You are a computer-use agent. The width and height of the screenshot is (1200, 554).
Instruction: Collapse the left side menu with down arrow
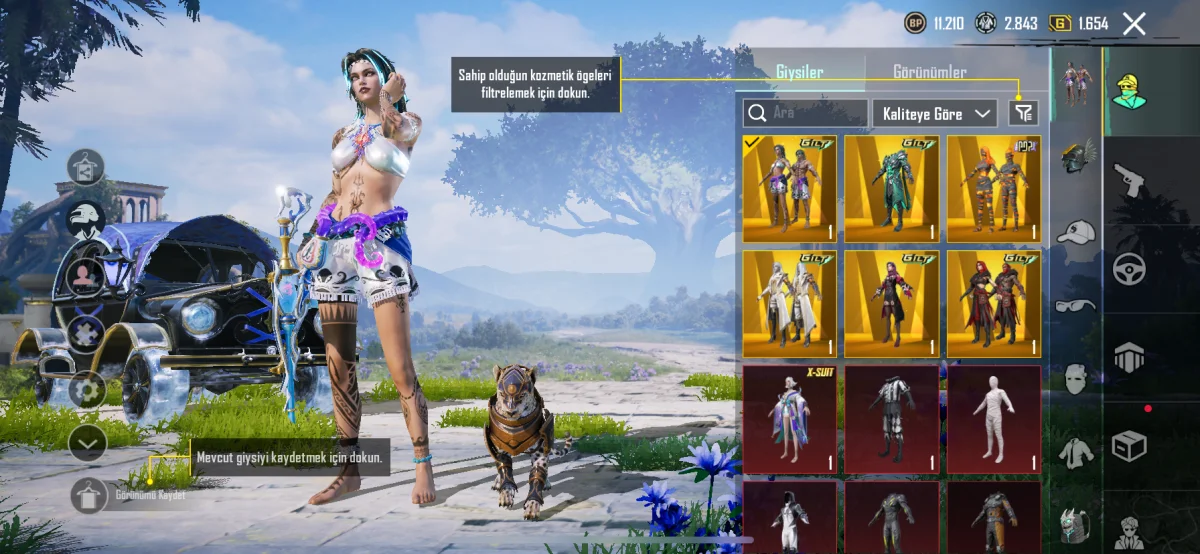[x=87, y=442]
